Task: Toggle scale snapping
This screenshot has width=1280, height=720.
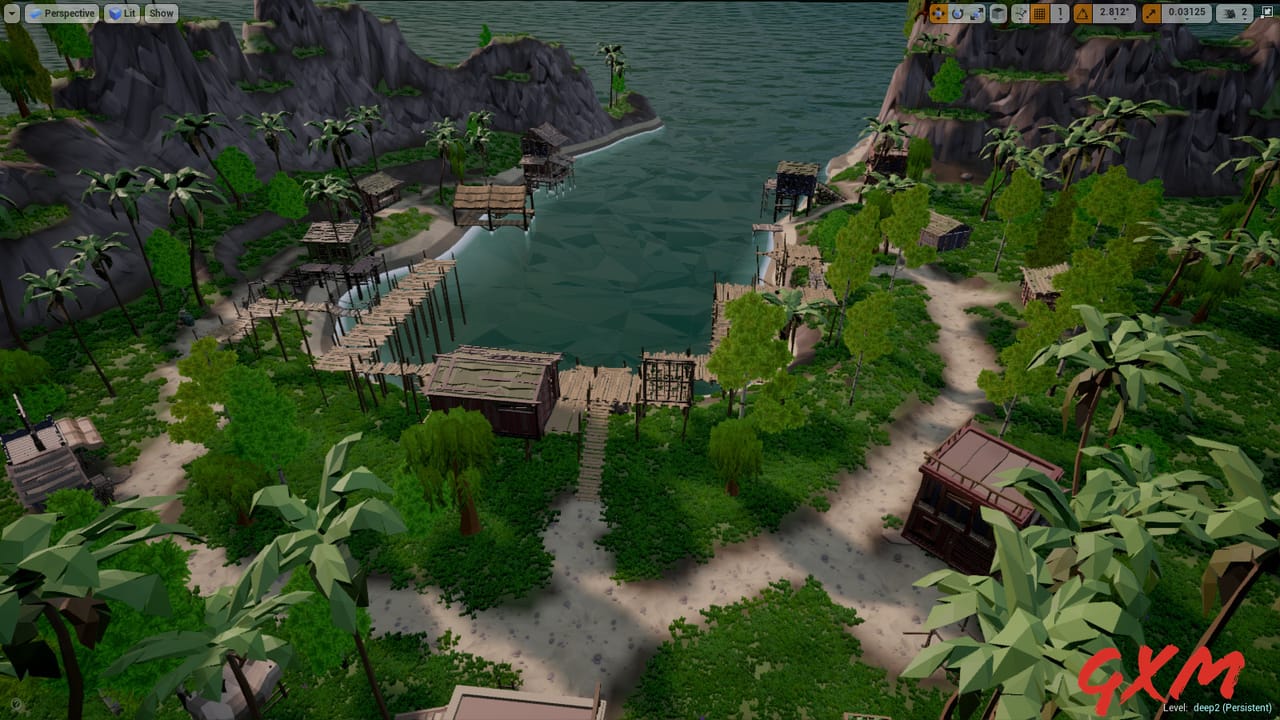Action: [1150, 13]
